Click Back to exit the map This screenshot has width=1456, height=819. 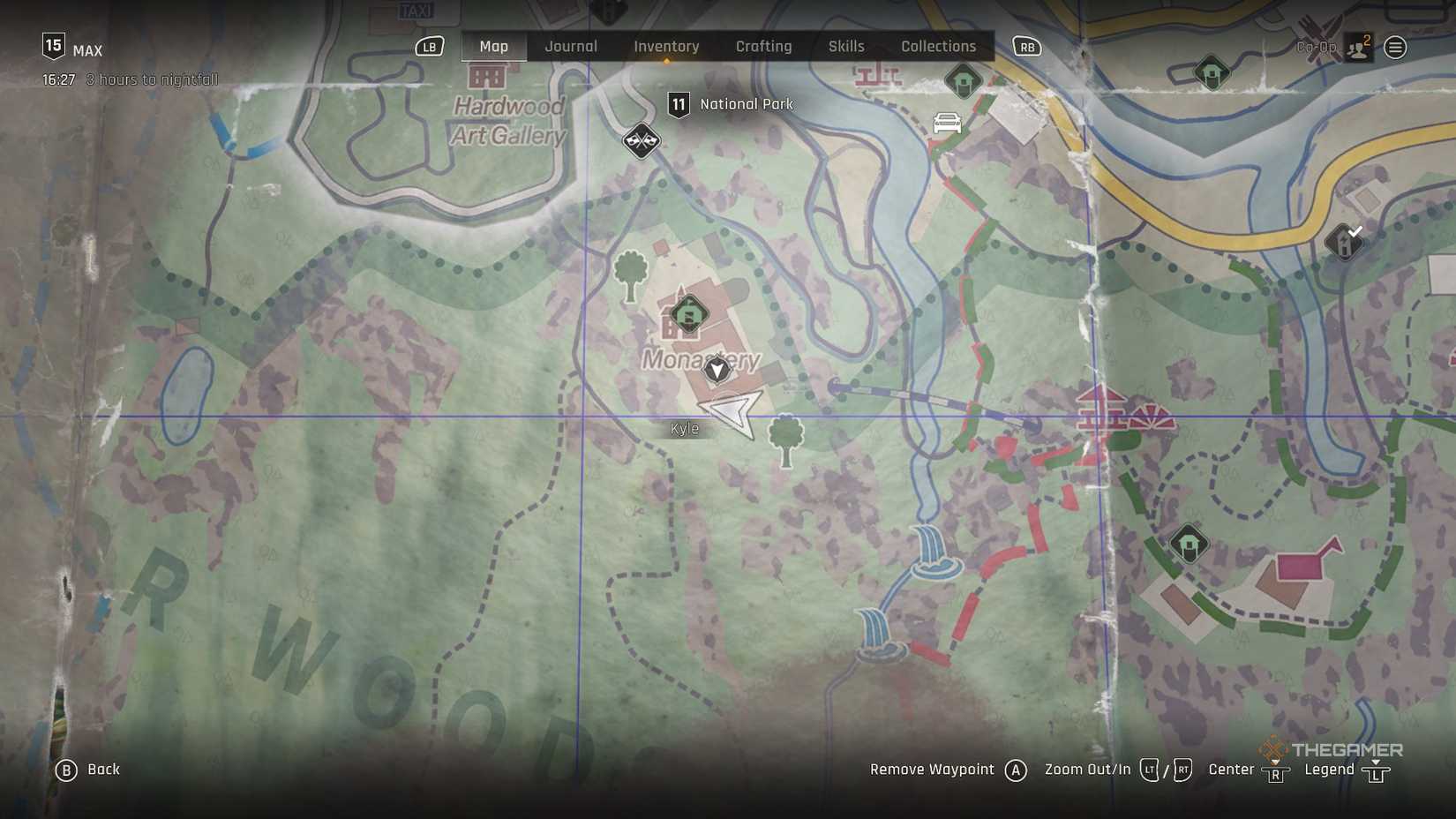pos(88,769)
